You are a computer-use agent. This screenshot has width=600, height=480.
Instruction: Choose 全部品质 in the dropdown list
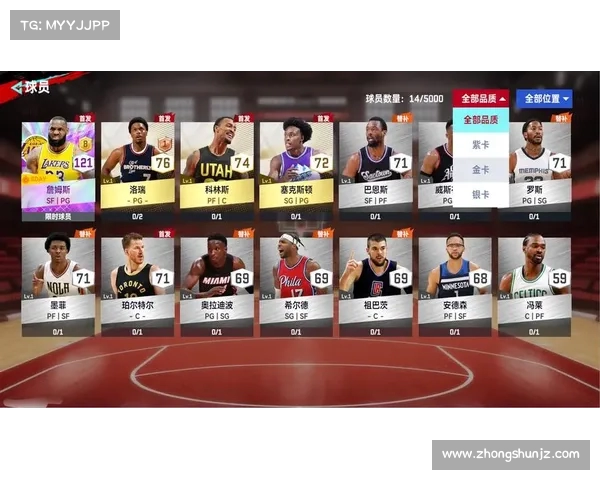pos(481,120)
